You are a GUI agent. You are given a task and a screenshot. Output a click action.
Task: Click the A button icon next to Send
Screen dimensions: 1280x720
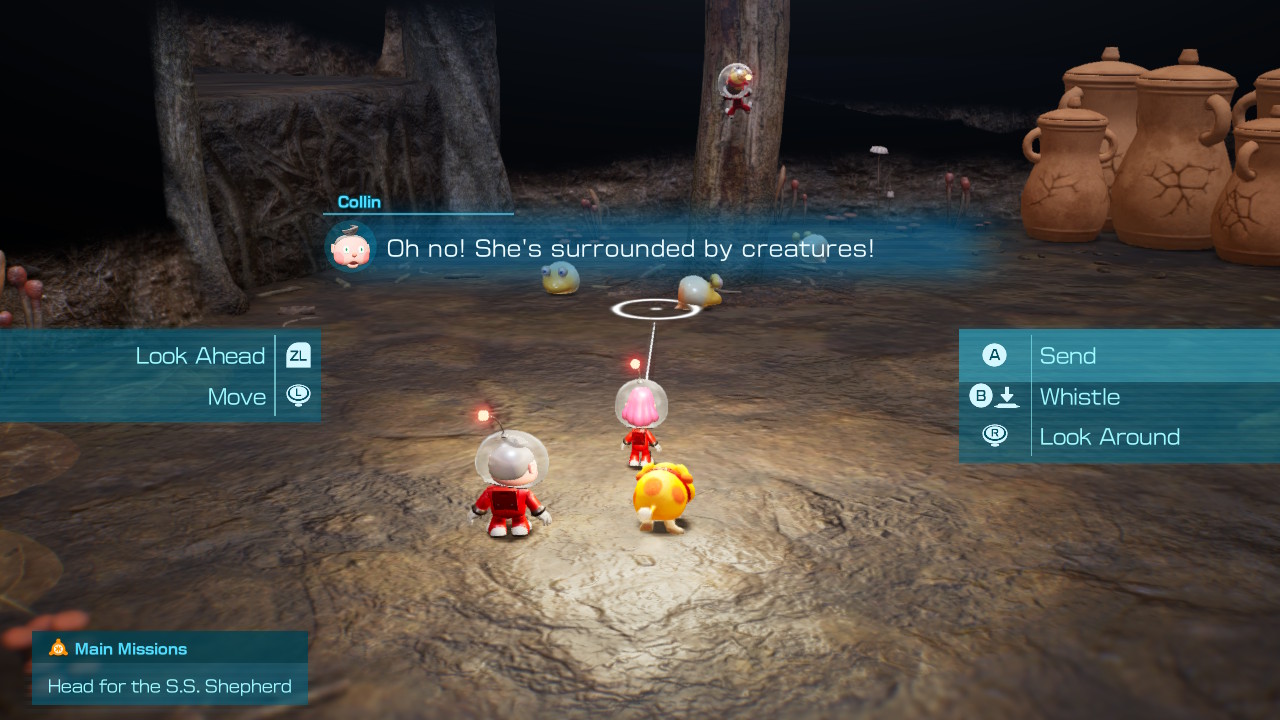(995, 355)
